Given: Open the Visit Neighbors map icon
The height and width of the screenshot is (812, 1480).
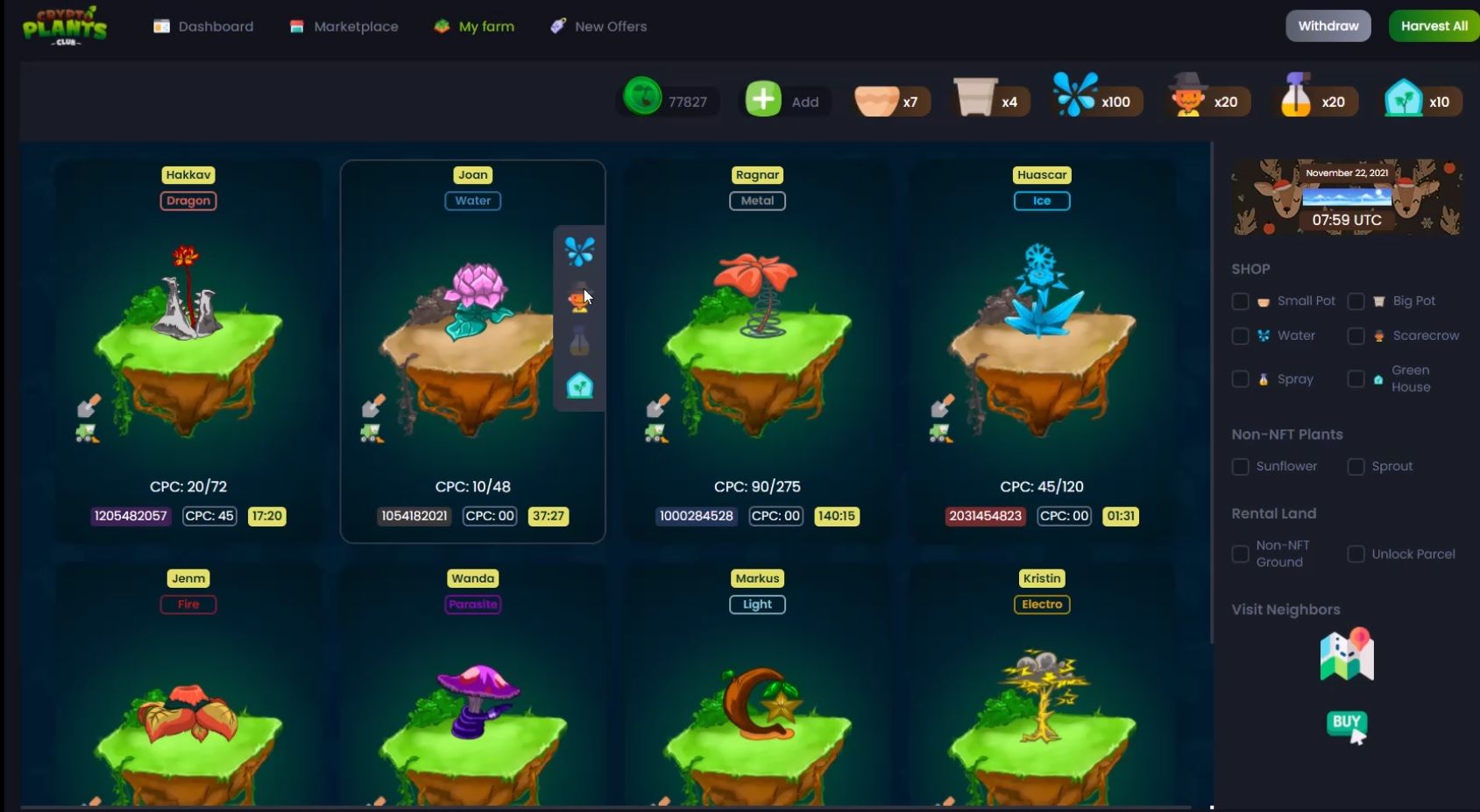Looking at the screenshot, I should (1347, 654).
